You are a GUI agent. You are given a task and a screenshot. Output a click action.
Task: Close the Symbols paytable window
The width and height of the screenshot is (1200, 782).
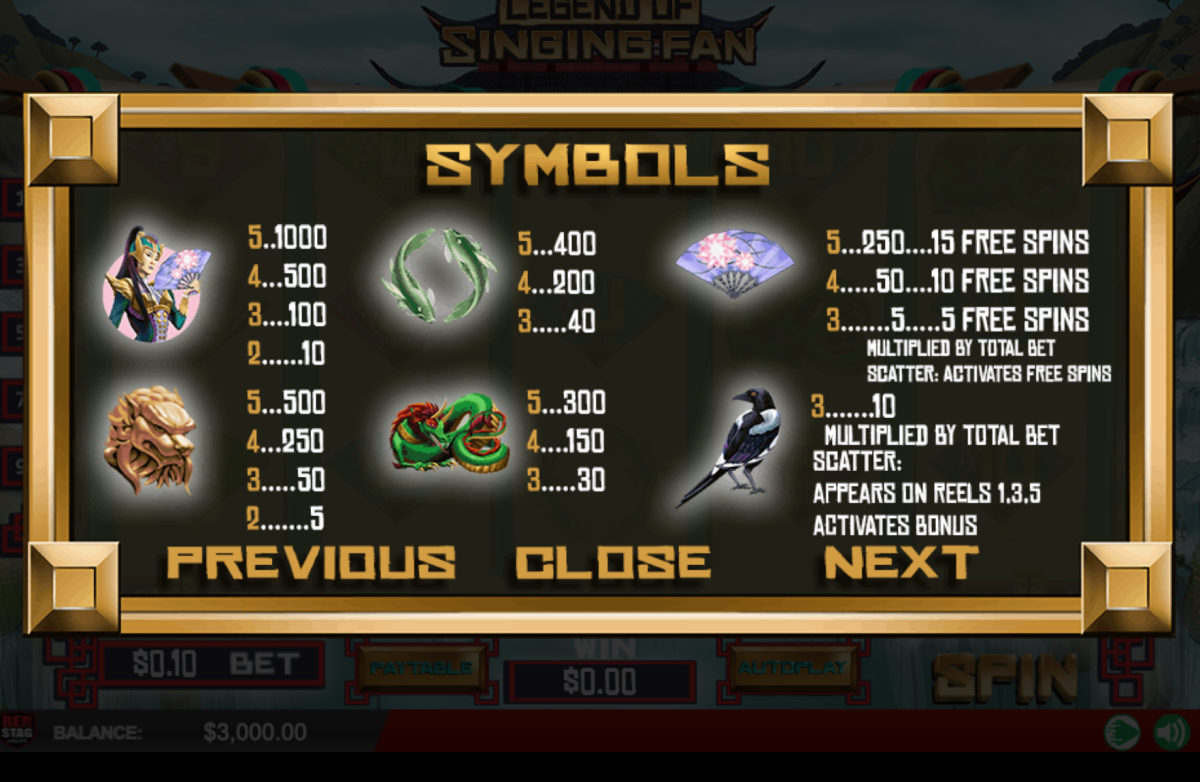pos(613,562)
